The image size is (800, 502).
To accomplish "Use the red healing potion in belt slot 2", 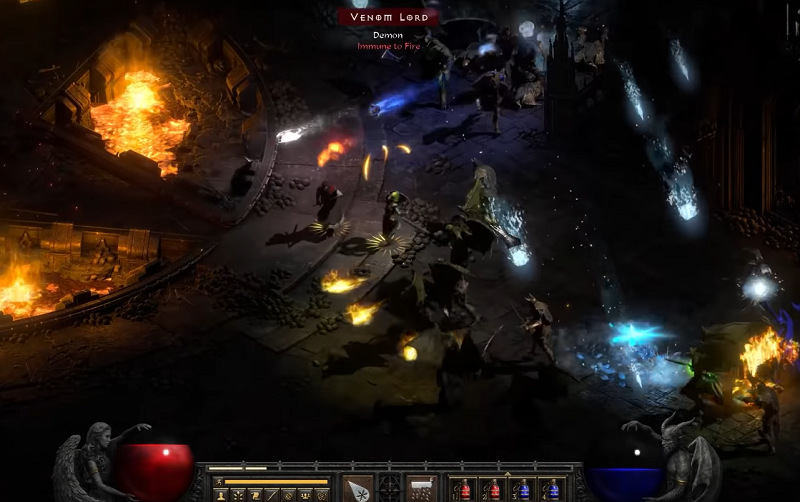I will point(492,490).
